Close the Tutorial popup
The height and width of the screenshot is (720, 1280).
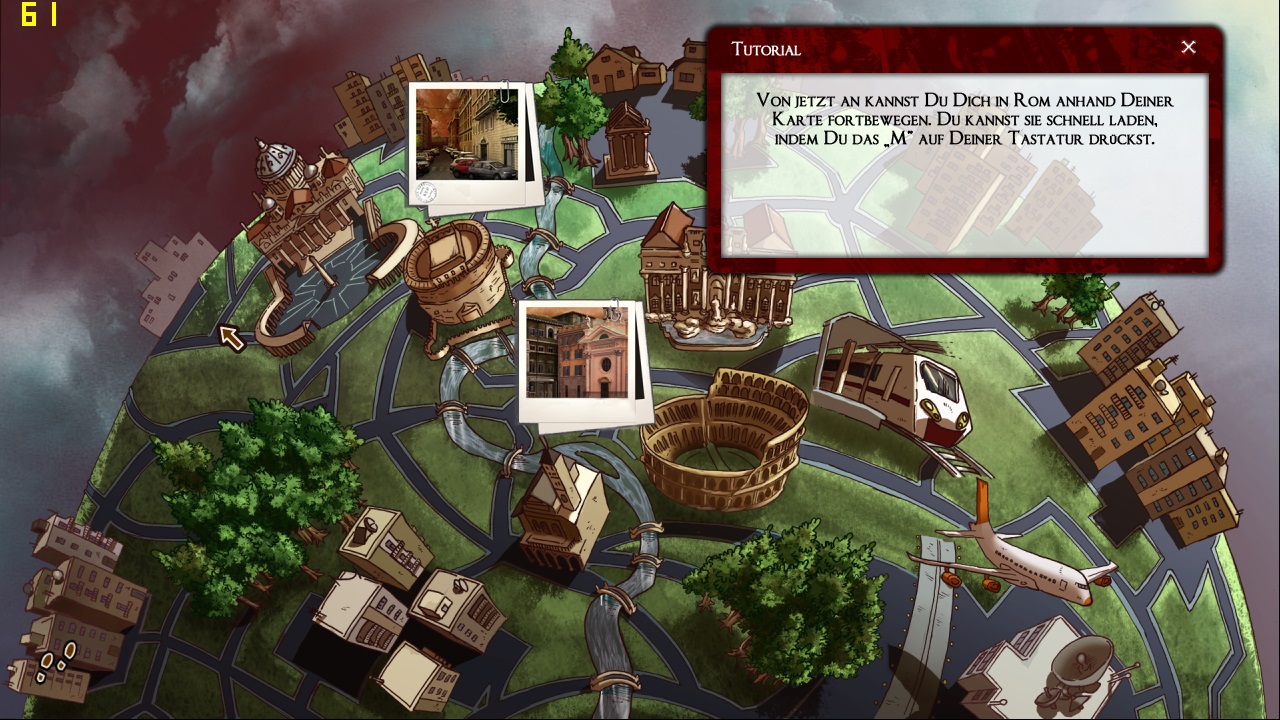pos(1188,47)
